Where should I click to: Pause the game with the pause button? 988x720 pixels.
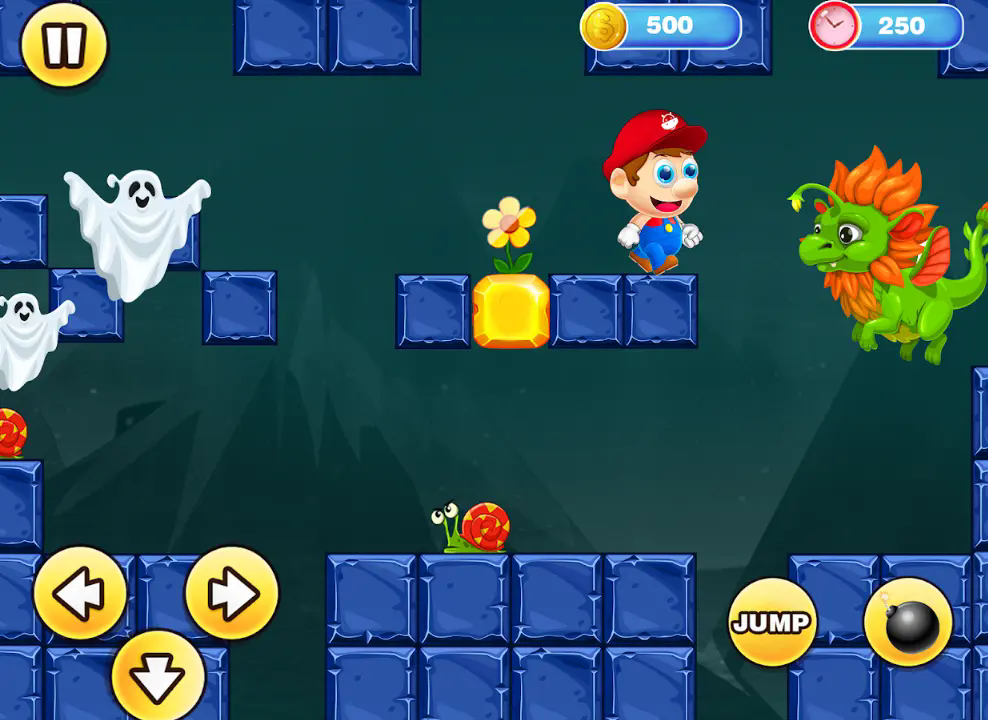tap(64, 45)
